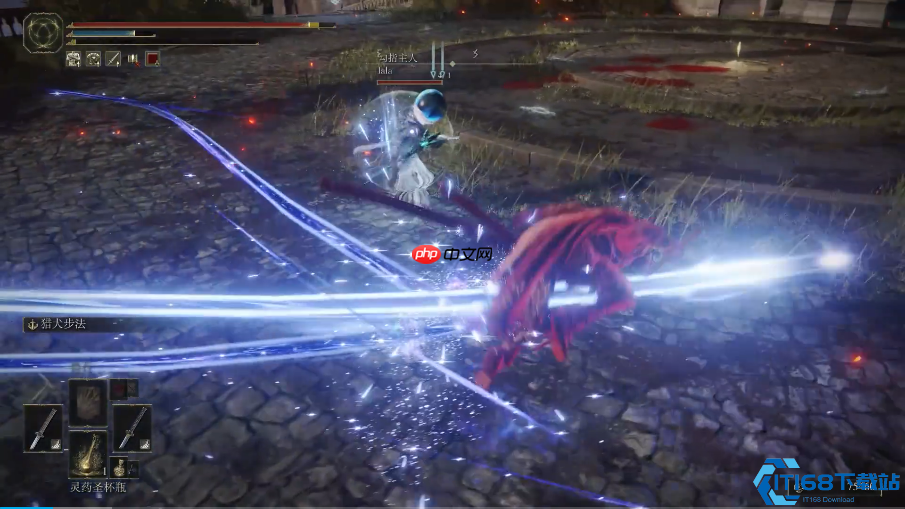
Task: Open the php中文网 watermark link
Action: pyautogui.click(x=451, y=254)
